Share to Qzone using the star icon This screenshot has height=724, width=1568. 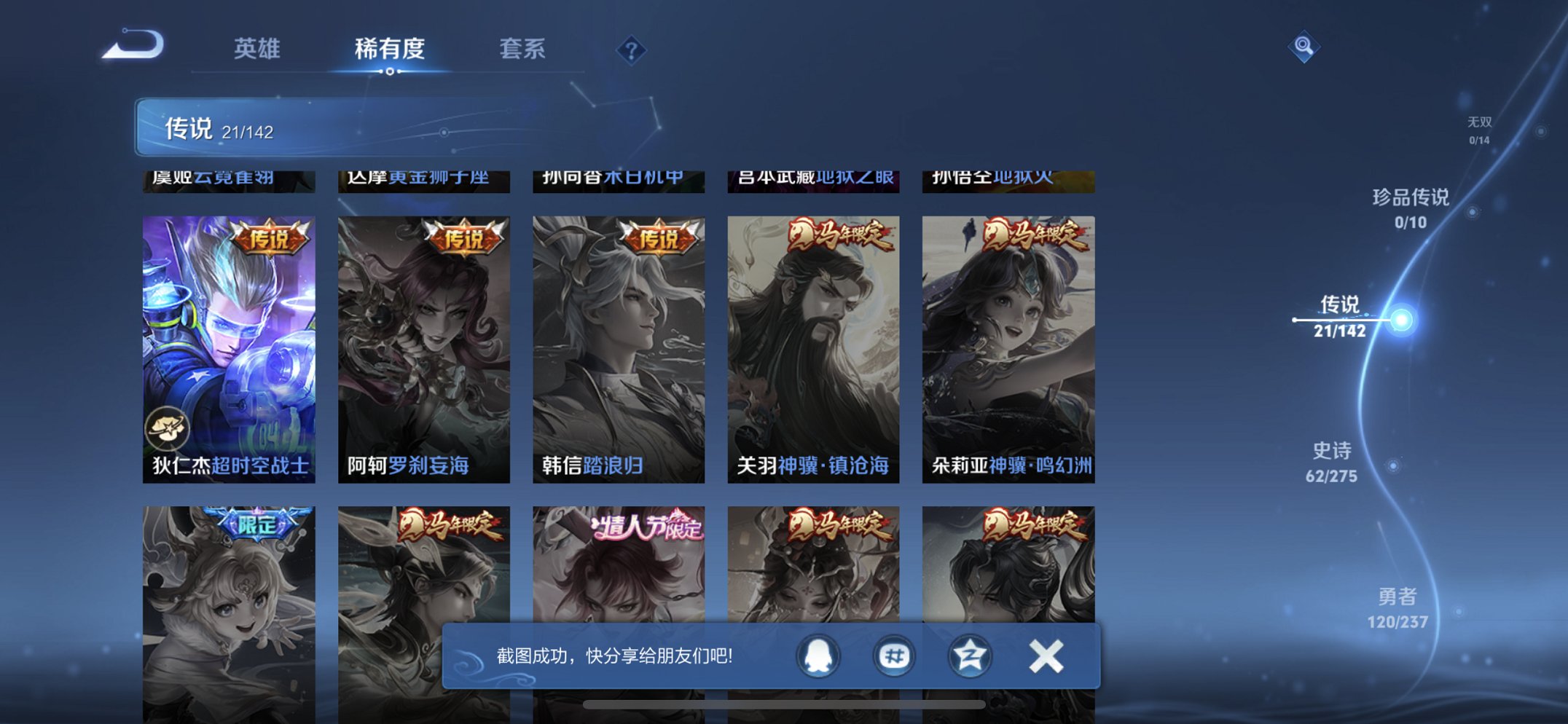[969, 655]
